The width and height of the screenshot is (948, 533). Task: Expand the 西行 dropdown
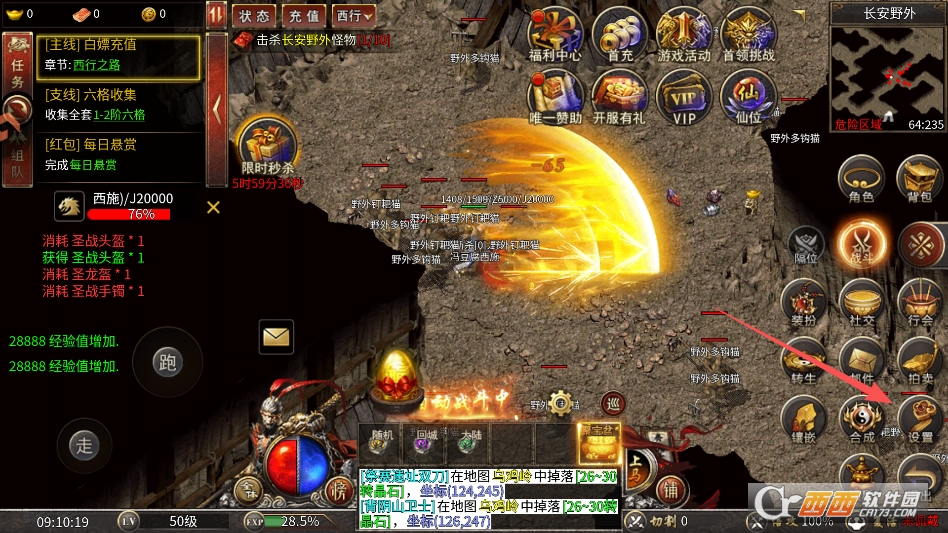[354, 16]
